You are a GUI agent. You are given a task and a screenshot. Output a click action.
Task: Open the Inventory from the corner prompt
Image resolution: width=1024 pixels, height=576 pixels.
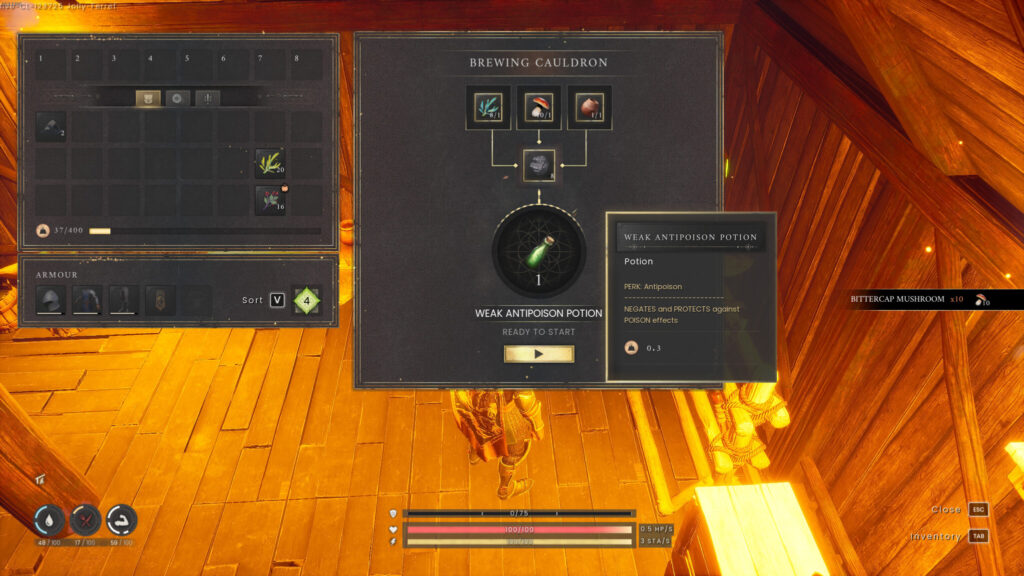[978, 536]
